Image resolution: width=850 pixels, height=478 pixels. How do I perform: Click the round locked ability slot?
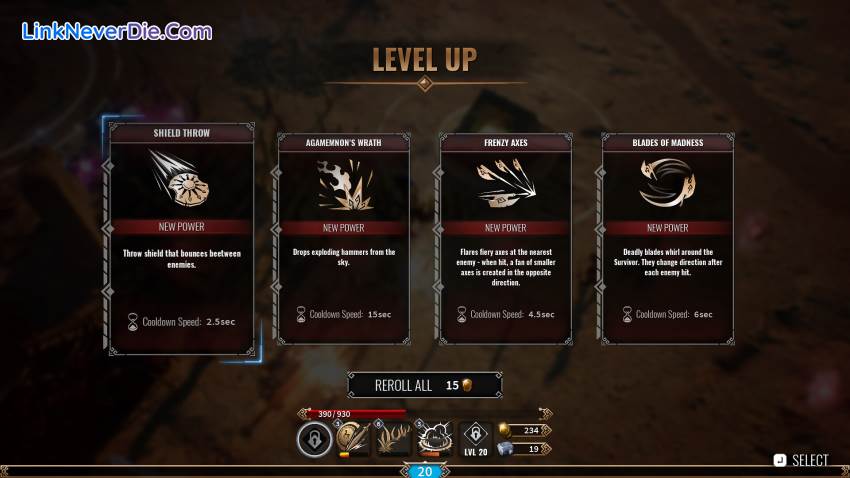click(x=314, y=439)
